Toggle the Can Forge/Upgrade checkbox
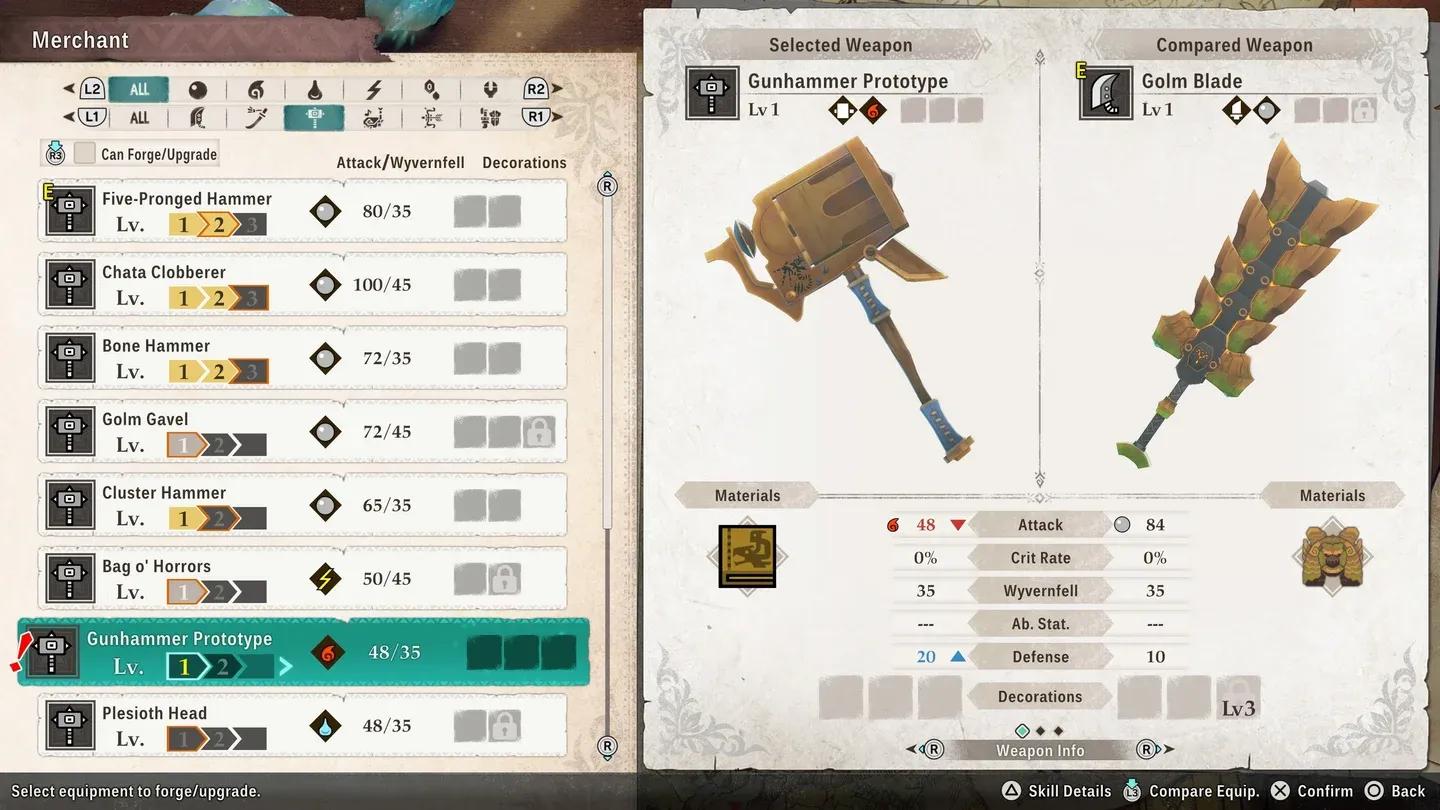The height and width of the screenshot is (810, 1440). click(x=85, y=154)
